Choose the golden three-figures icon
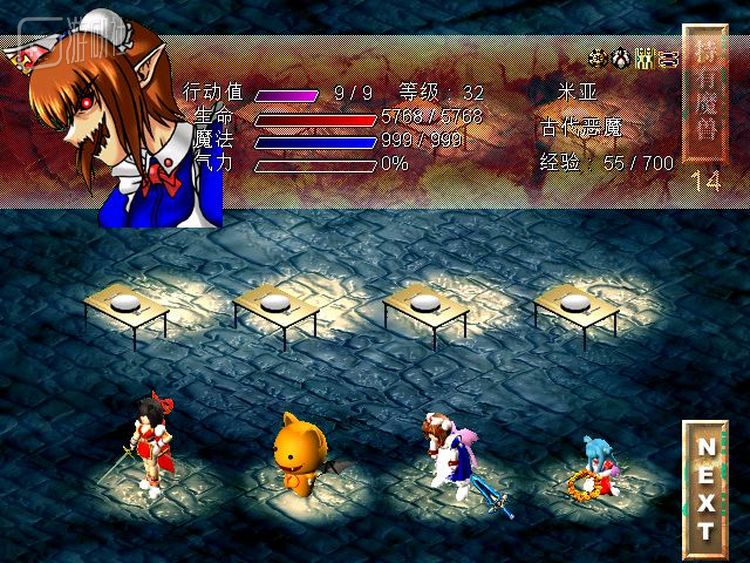 pyautogui.click(x=645, y=59)
